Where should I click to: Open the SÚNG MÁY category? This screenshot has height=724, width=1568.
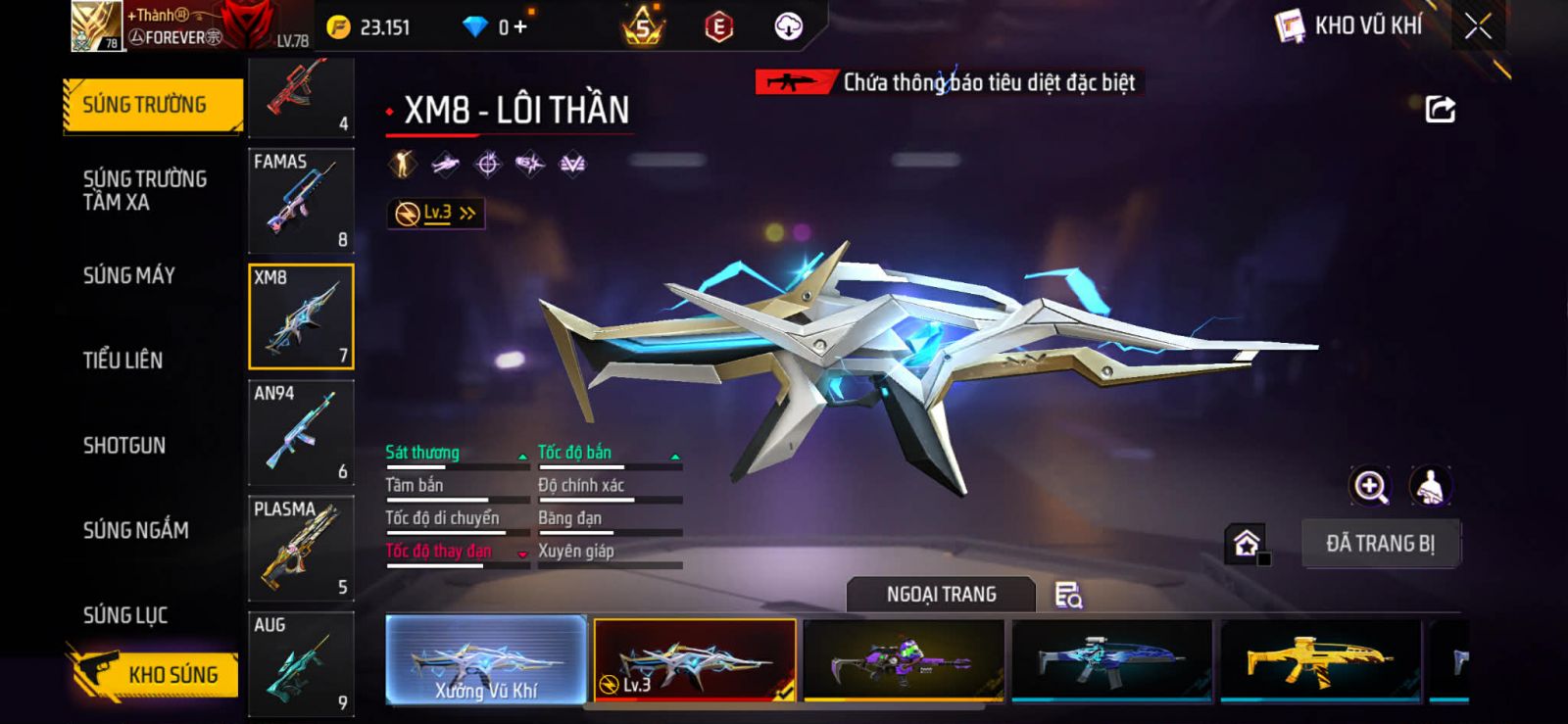pyautogui.click(x=129, y=275)
